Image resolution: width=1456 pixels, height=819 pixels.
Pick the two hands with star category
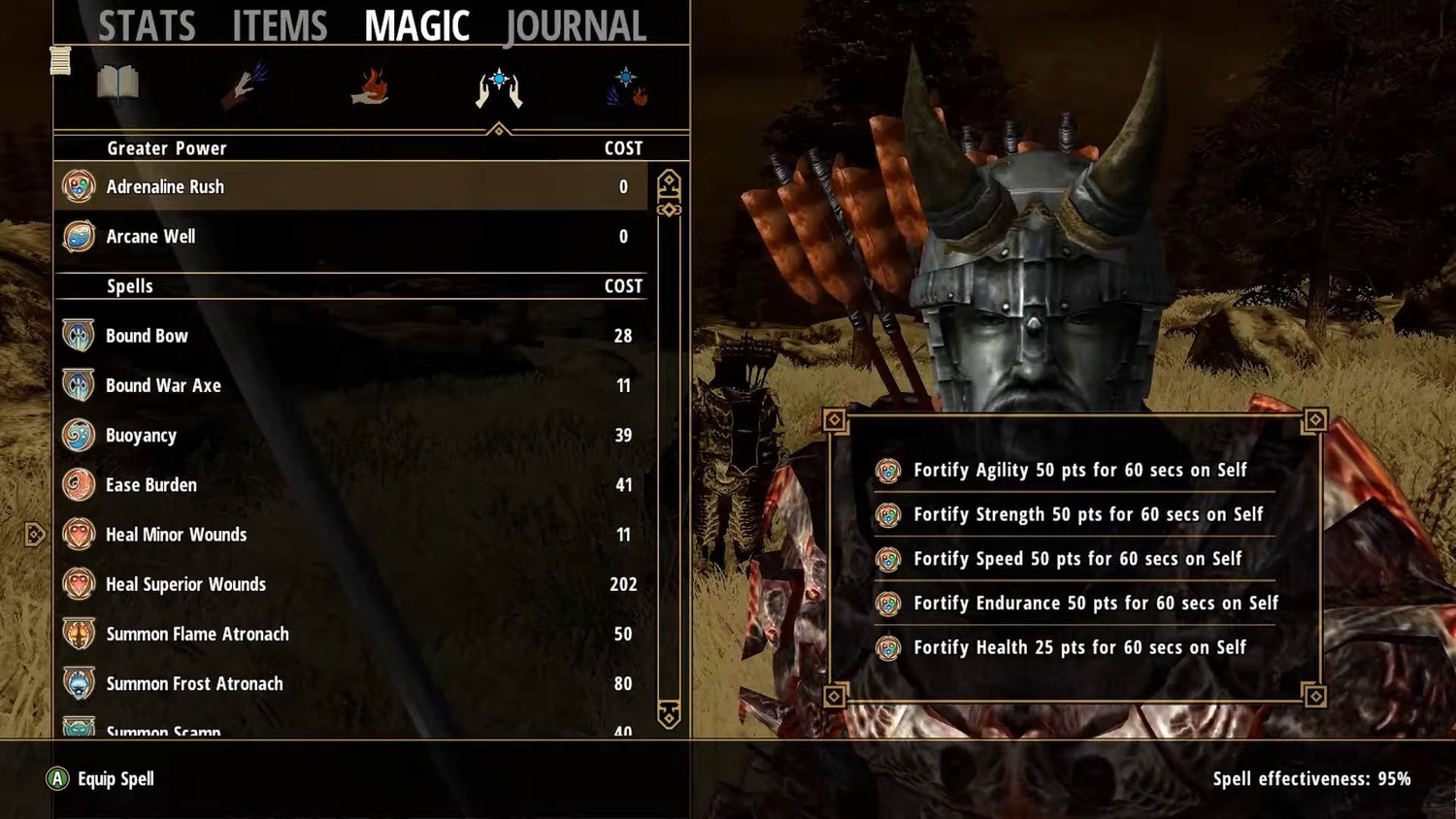tap(499, 87)
